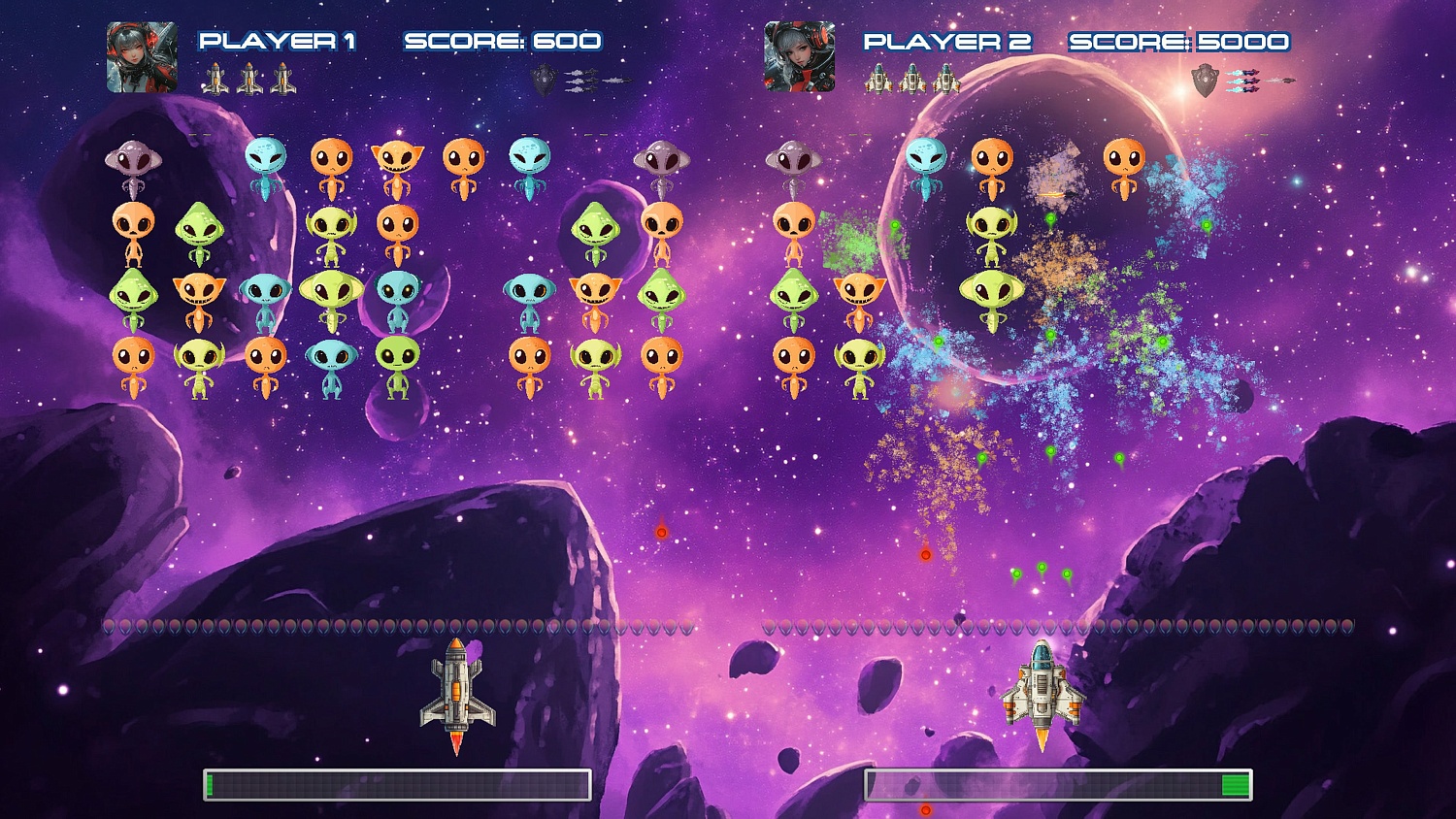This screenshot has width=1456, height=819.
Task: Click Player 2's shield power-up icon
Action: tap(1204, 80)
